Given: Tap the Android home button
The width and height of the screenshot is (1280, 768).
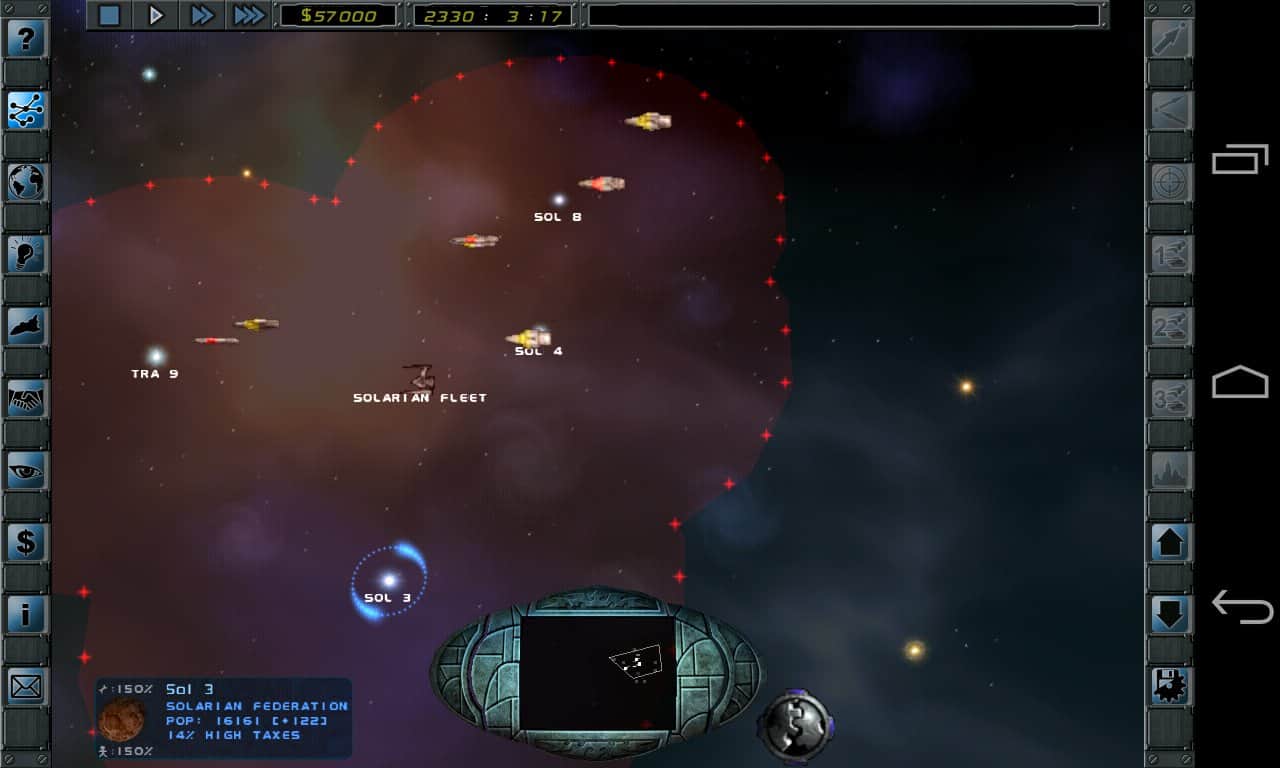Looking at the screenshot, I should click(1240, 383).
